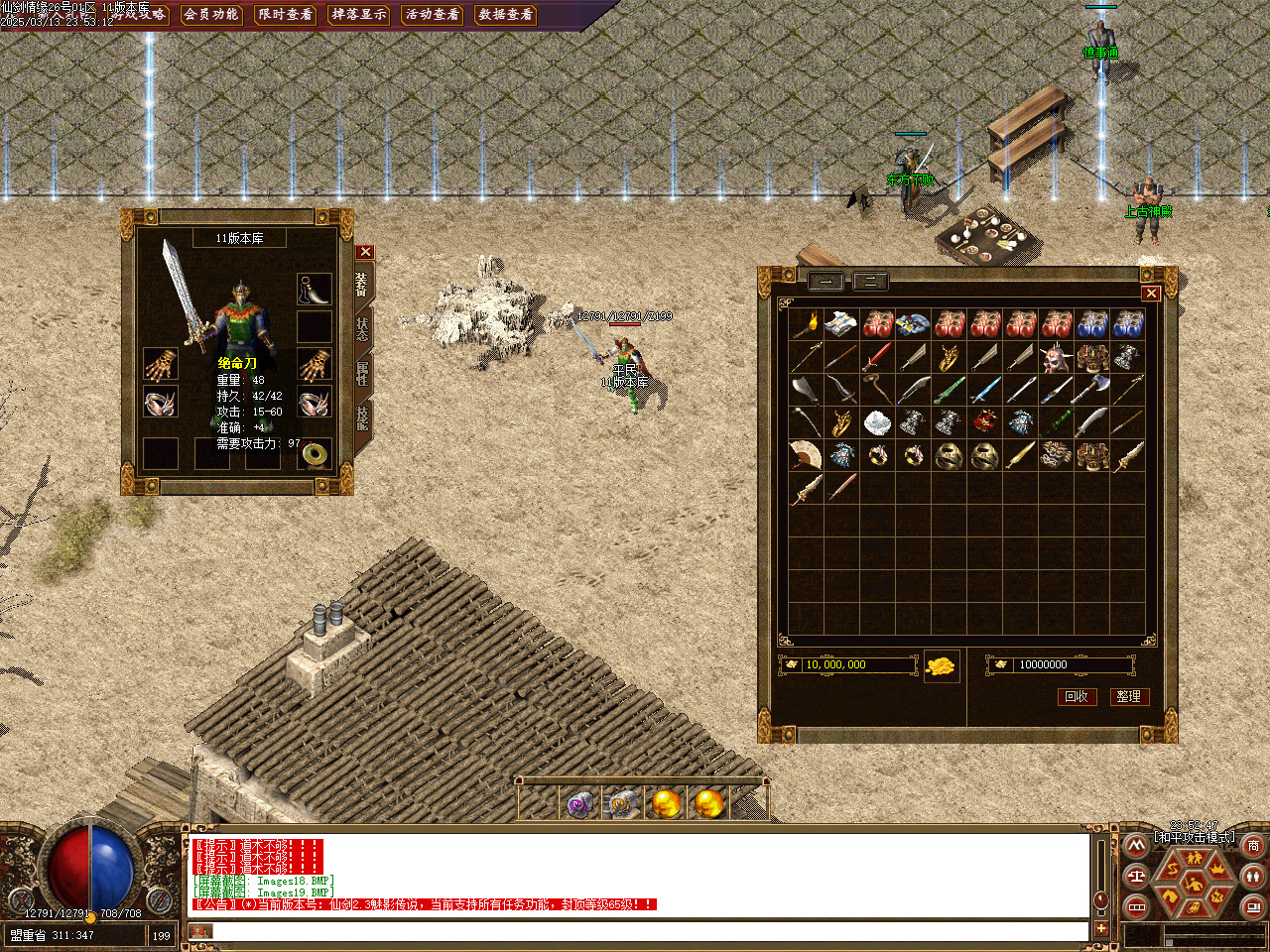Screen dimensions: 1270x952
Task: Click the 整理 sort inventory button
Action: (x=1128, y=696)
